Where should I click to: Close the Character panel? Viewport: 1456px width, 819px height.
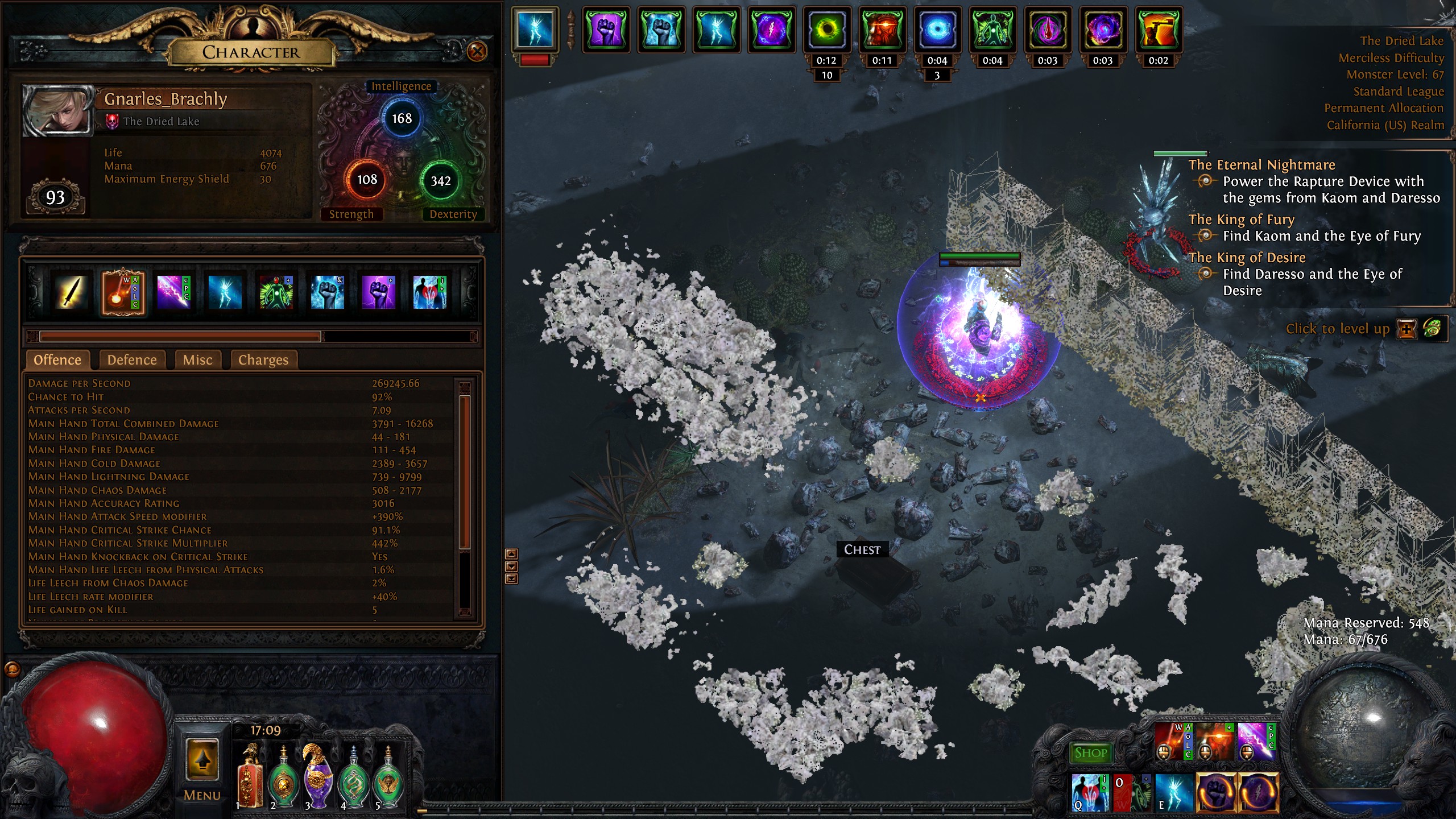click(x=477, y=52)
